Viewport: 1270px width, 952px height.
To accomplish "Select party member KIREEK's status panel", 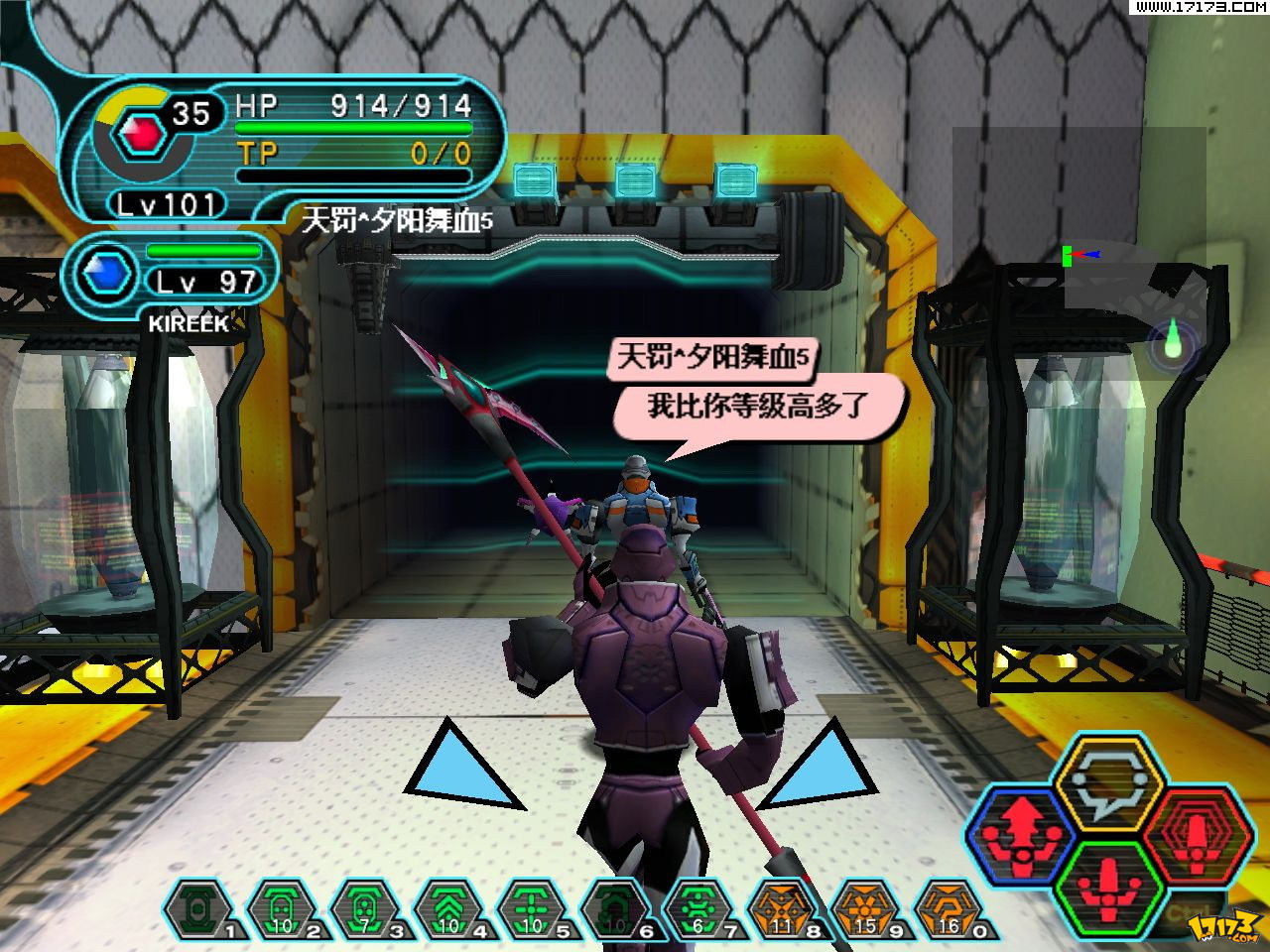I will coord(174,273).
